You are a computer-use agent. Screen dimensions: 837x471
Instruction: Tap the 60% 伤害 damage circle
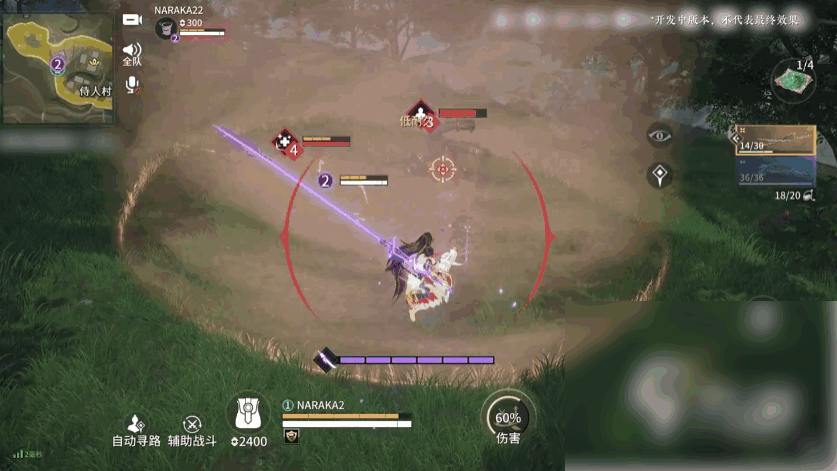point(508,418)
